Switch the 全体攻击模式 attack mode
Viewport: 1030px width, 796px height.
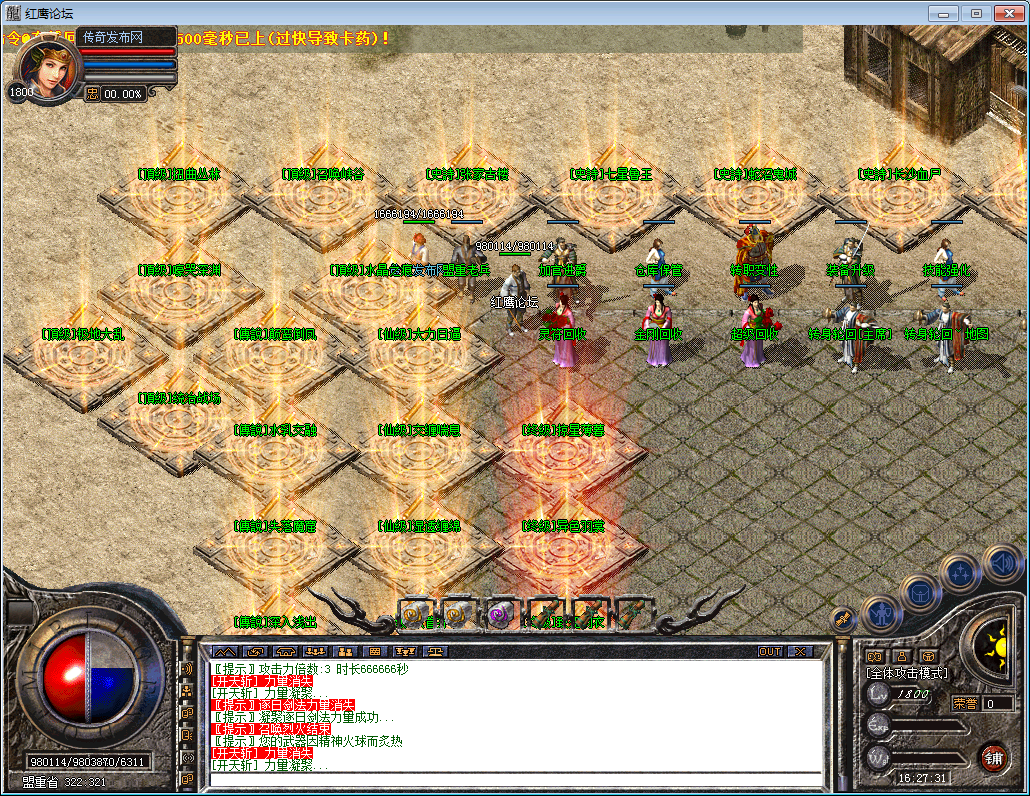click(907, 673)
